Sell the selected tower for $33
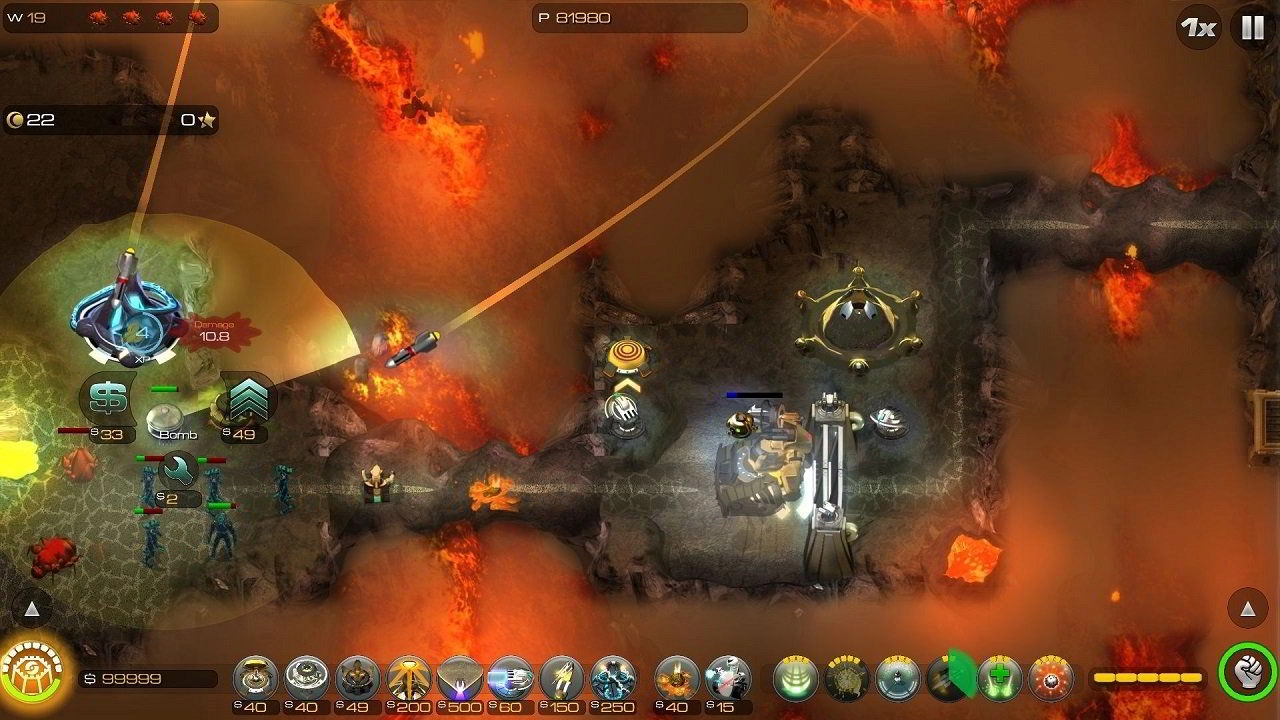 pyautogui.click(x=107, y=400)
